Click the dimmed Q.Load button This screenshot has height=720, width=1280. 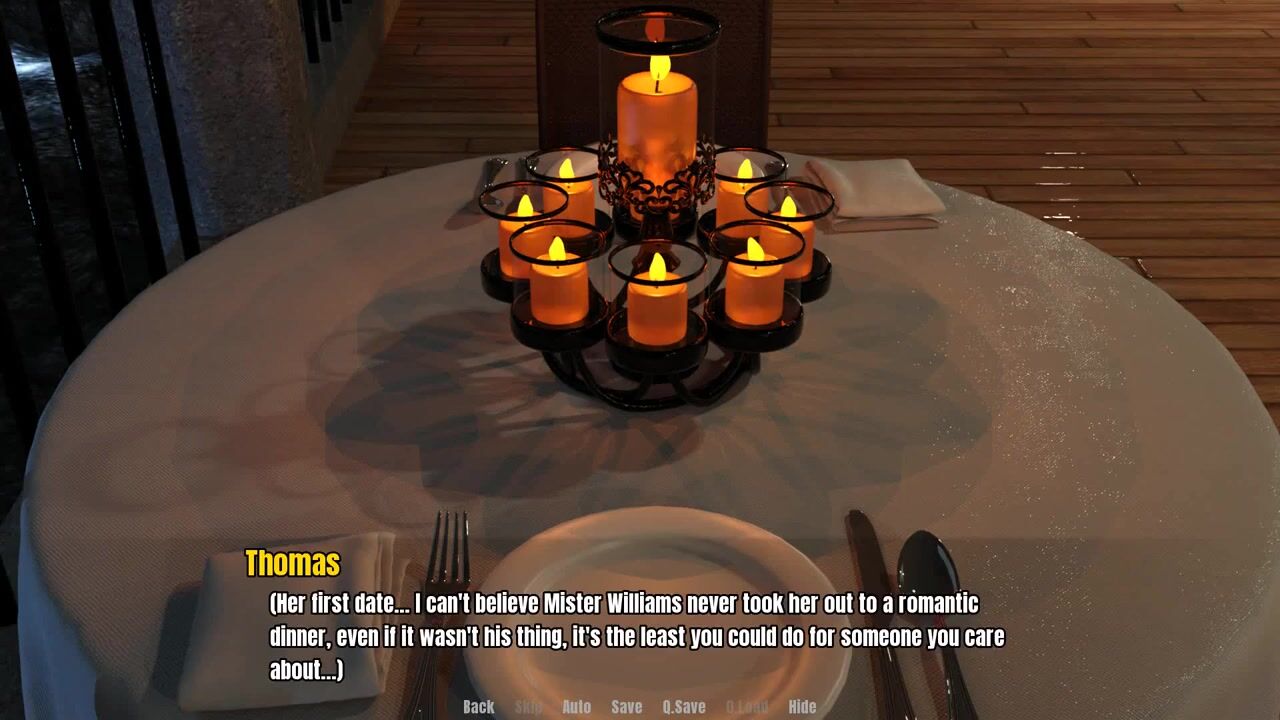746,706
